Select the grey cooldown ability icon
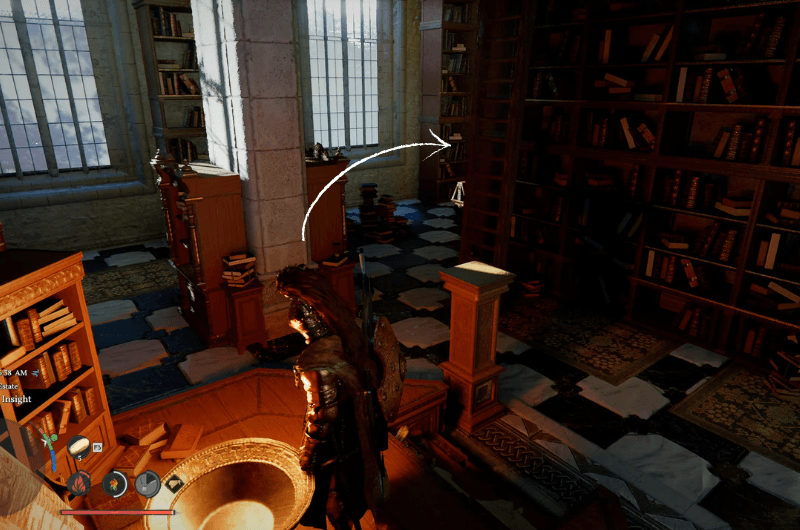 (148, 484)
